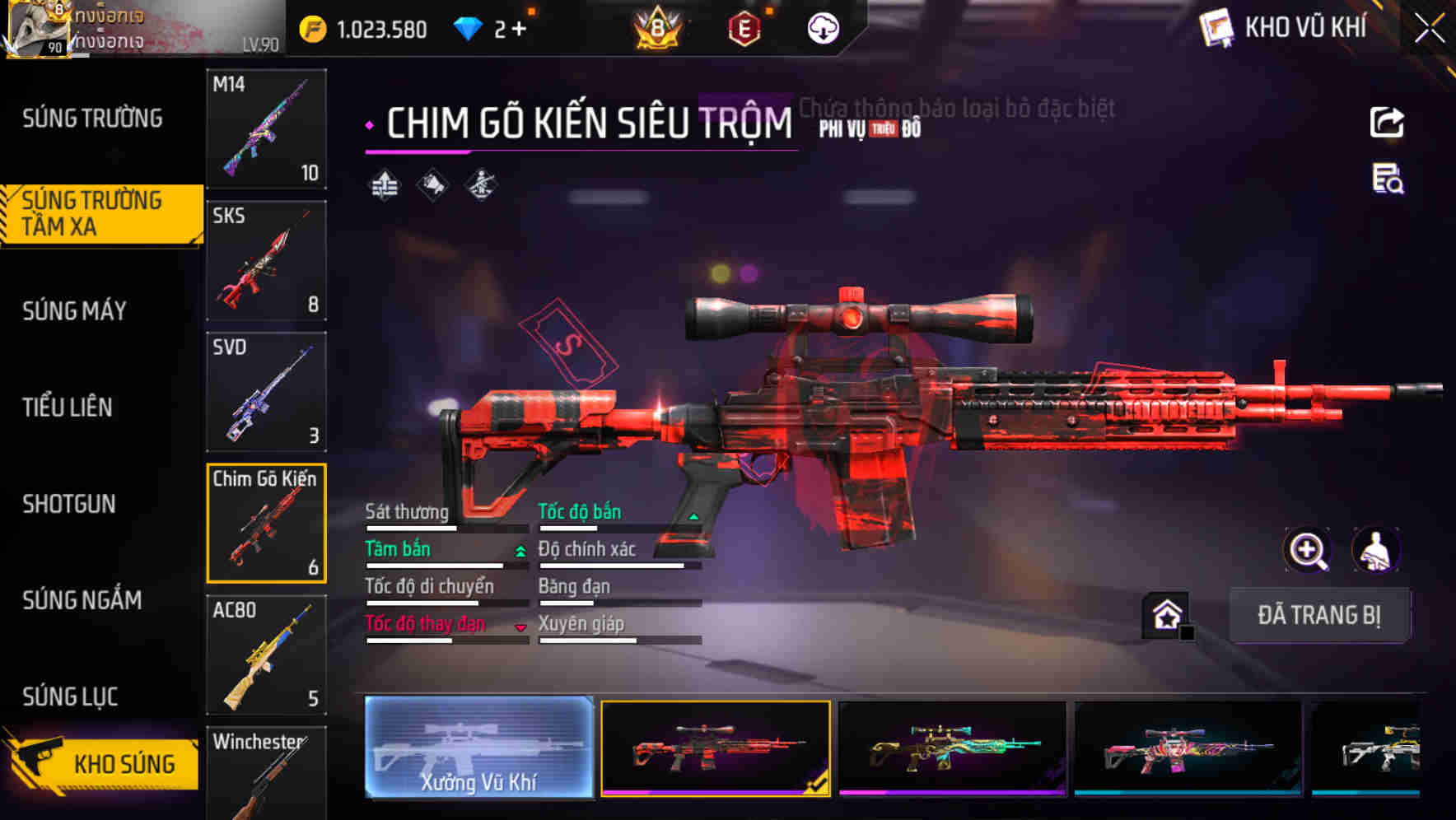This screenshot has height=820, width=1456.
Task: Select the AC80 weapon from the list
Action: point(266,655)
